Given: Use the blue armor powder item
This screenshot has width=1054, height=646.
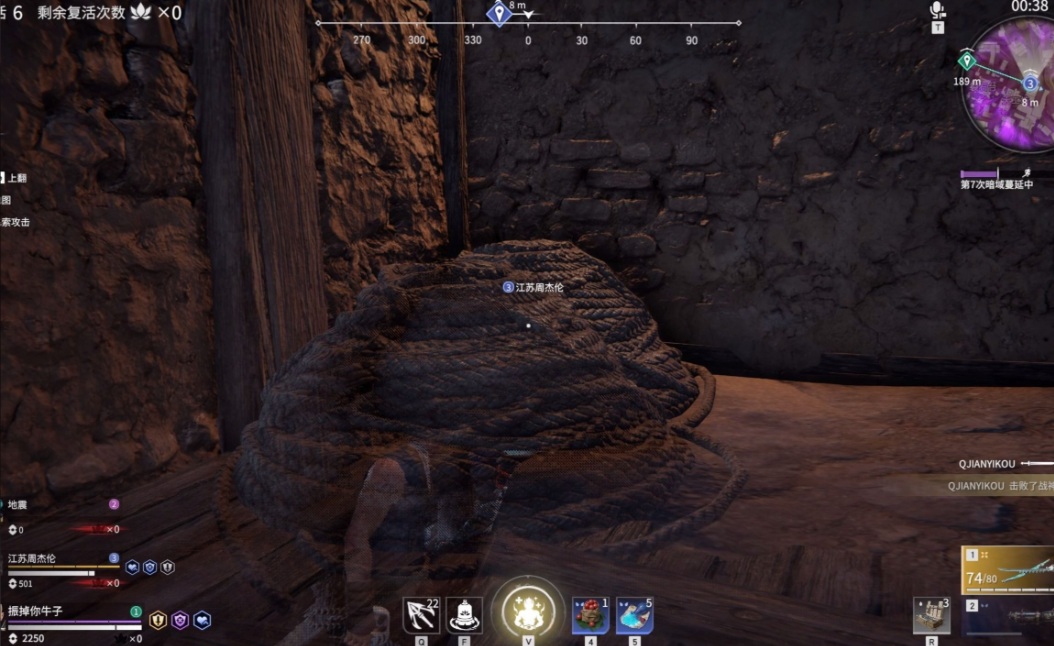Looking at the screenshot, I should [634, 615].
